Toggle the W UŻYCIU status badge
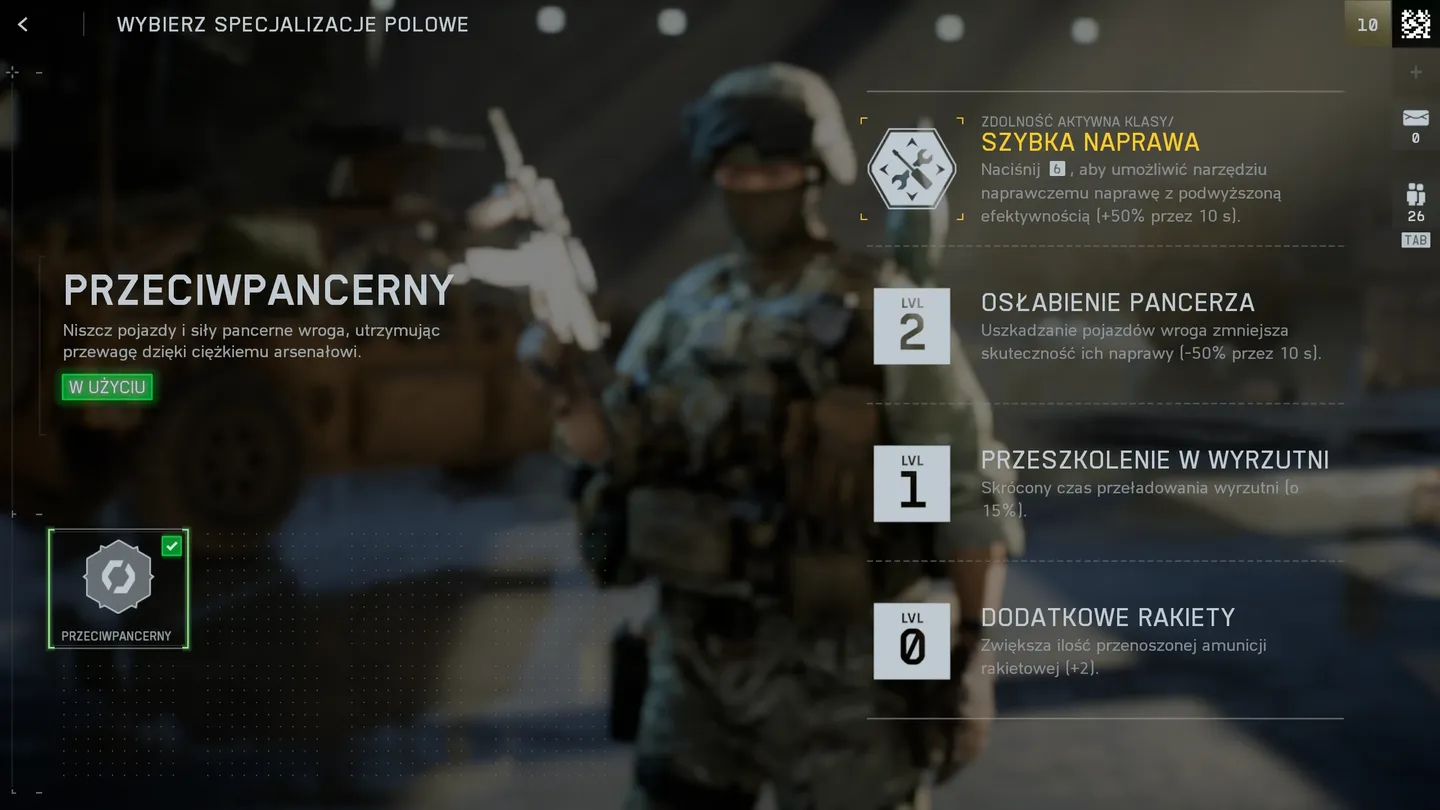The width and height of the screenshot is (1440, 810). pos(105,387)
